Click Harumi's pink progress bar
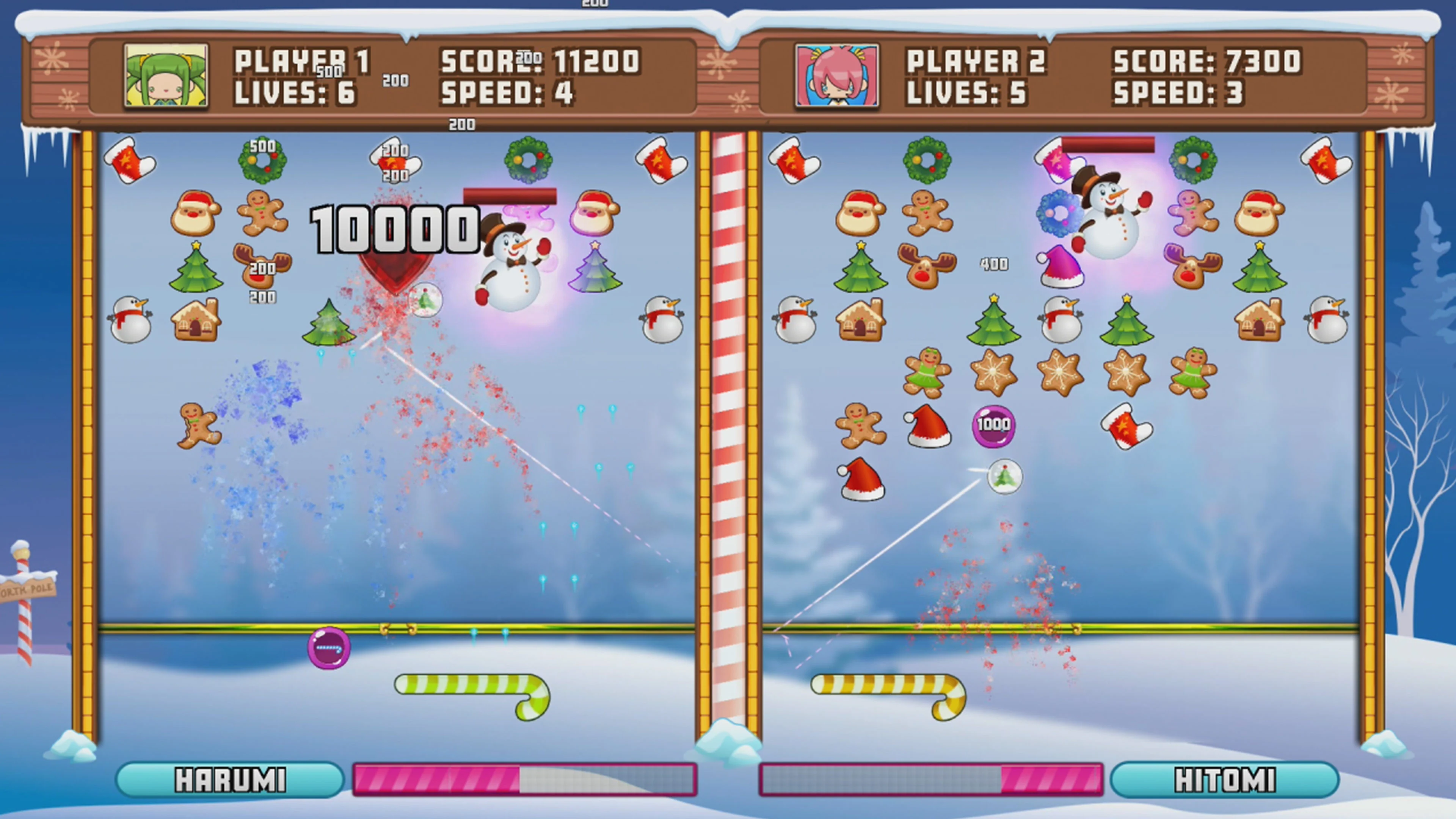1456x819 pixels. pyautogui.click(x=438, y=780)
